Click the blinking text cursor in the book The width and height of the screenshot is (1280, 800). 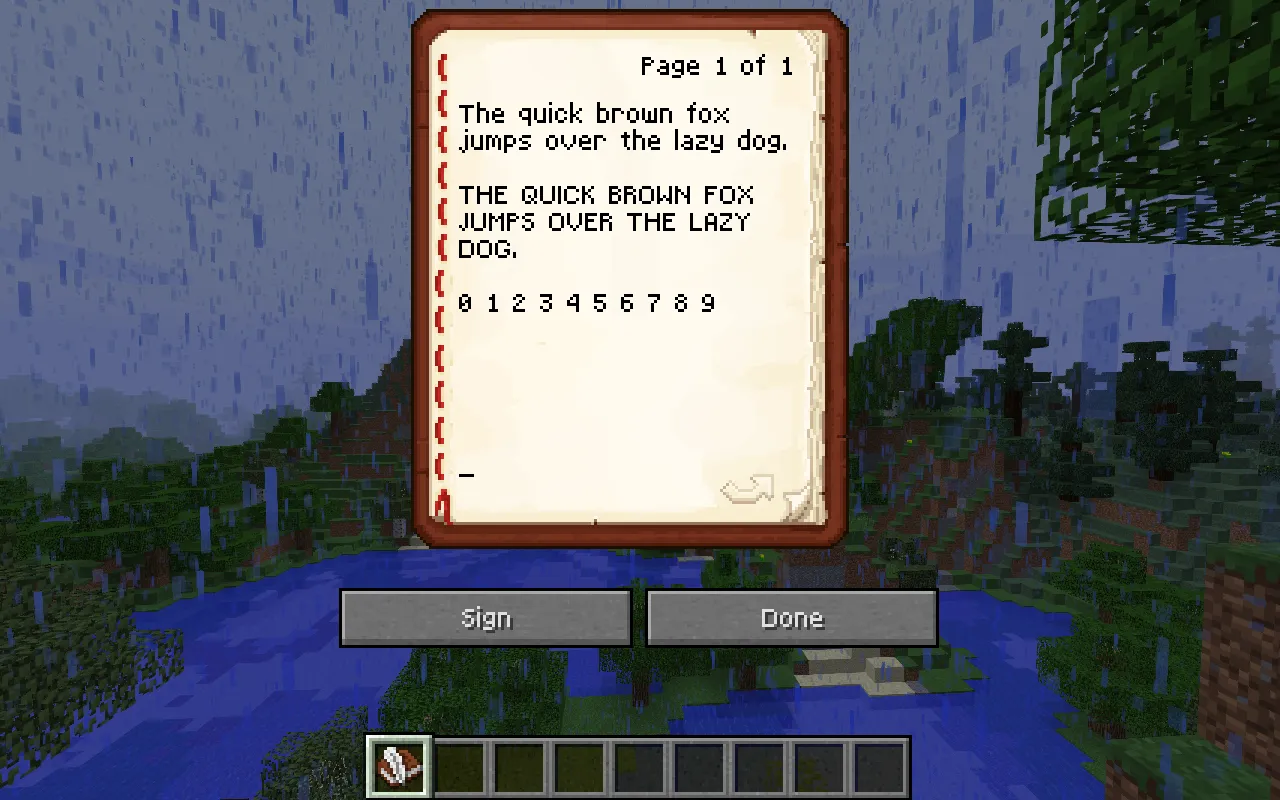click(x=466, y=474)
